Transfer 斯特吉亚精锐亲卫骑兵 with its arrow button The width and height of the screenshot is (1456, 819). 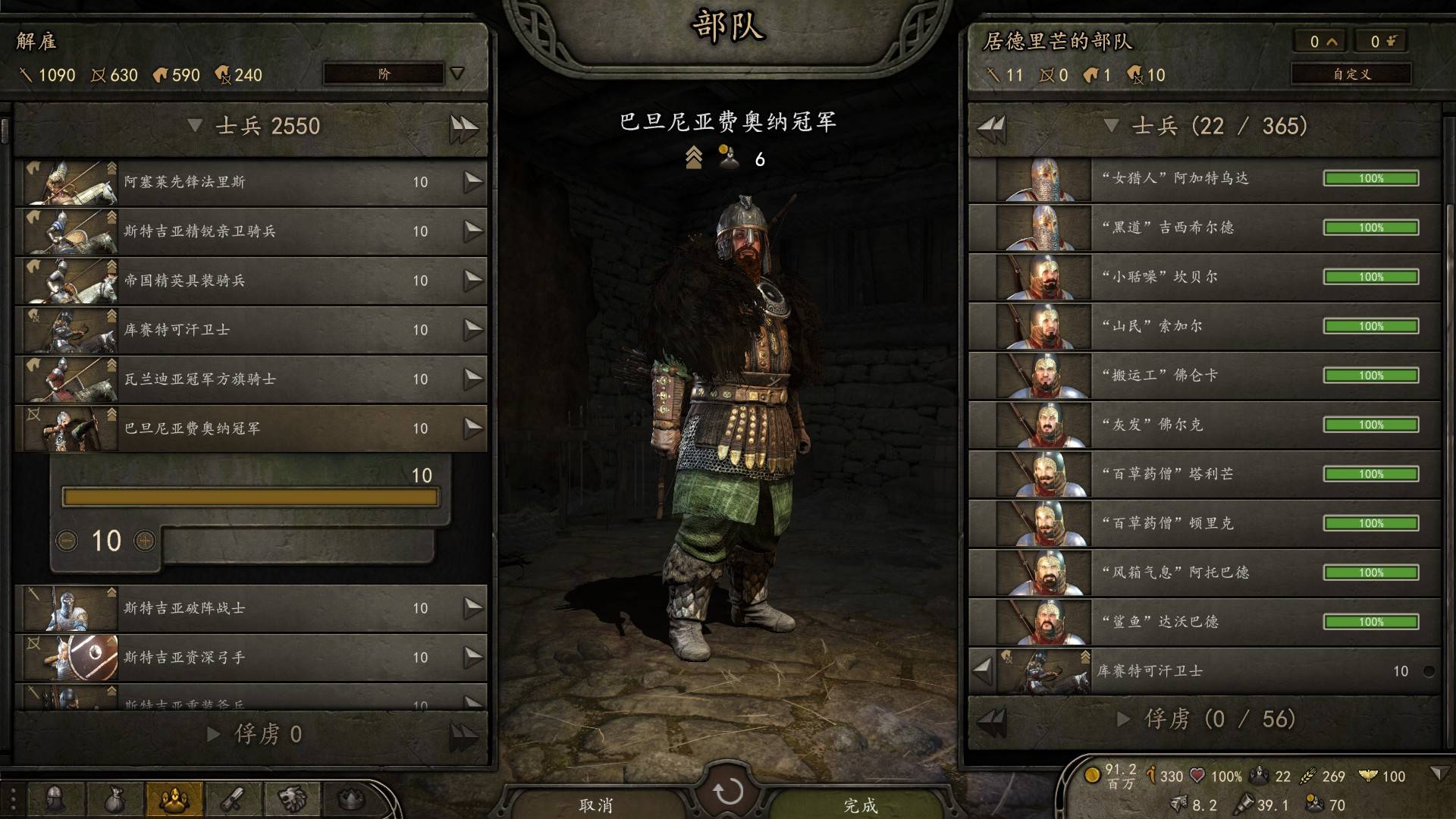click(473, 231)
